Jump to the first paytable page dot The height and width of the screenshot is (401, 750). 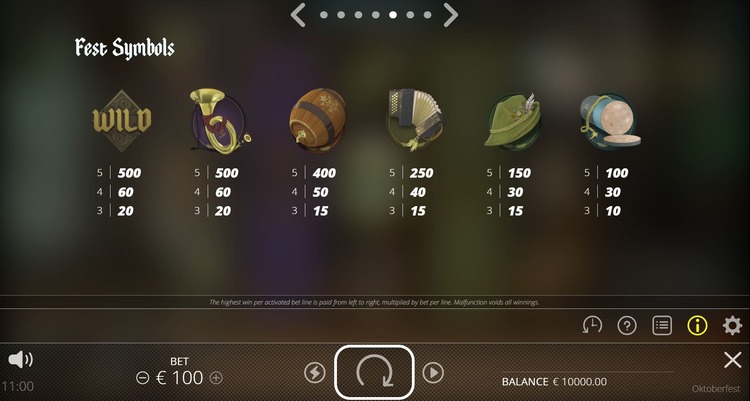(322, 15)
